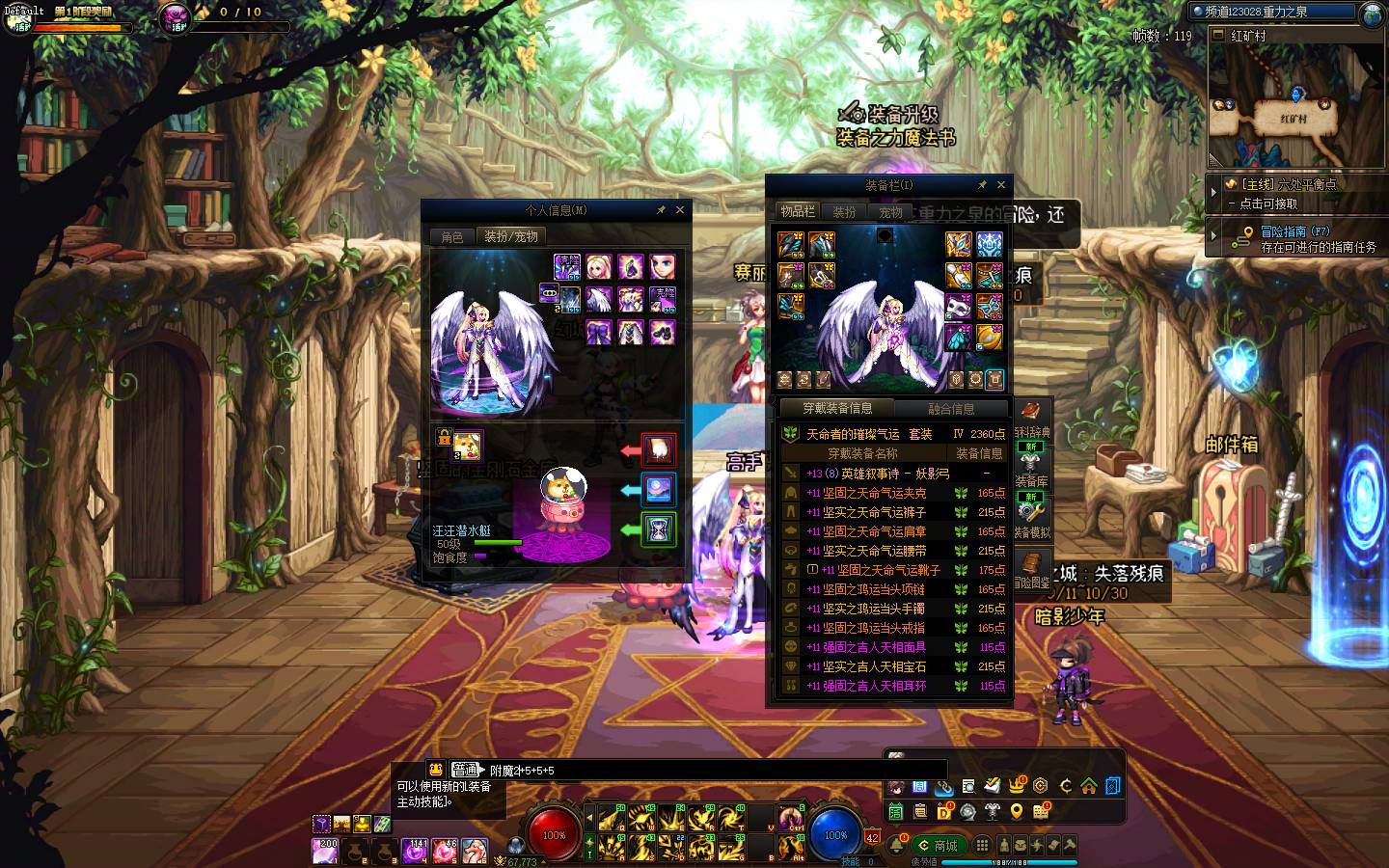Show the 融合信息 tab
1389x868 pixels.
pos(951,409)
